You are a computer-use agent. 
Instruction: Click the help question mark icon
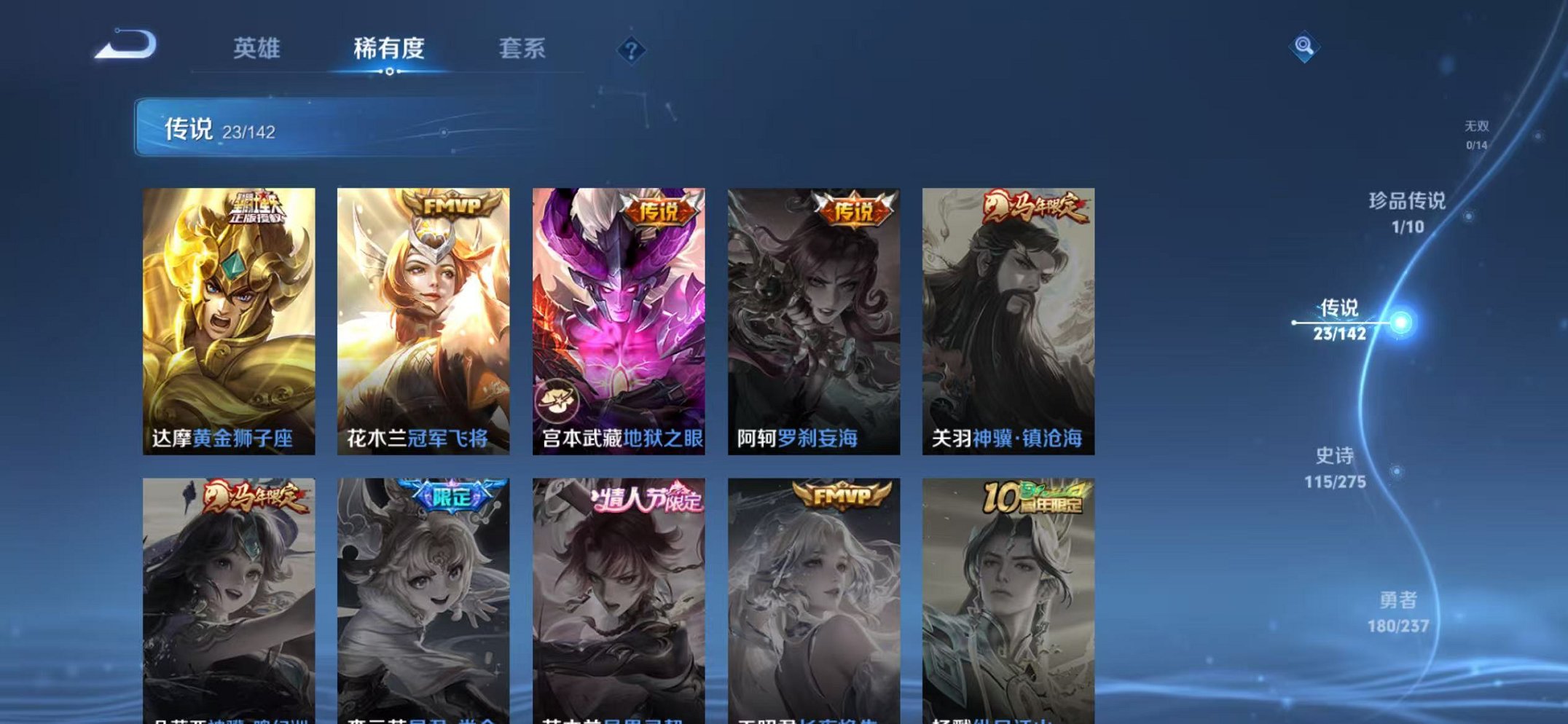tap(631, 51)
